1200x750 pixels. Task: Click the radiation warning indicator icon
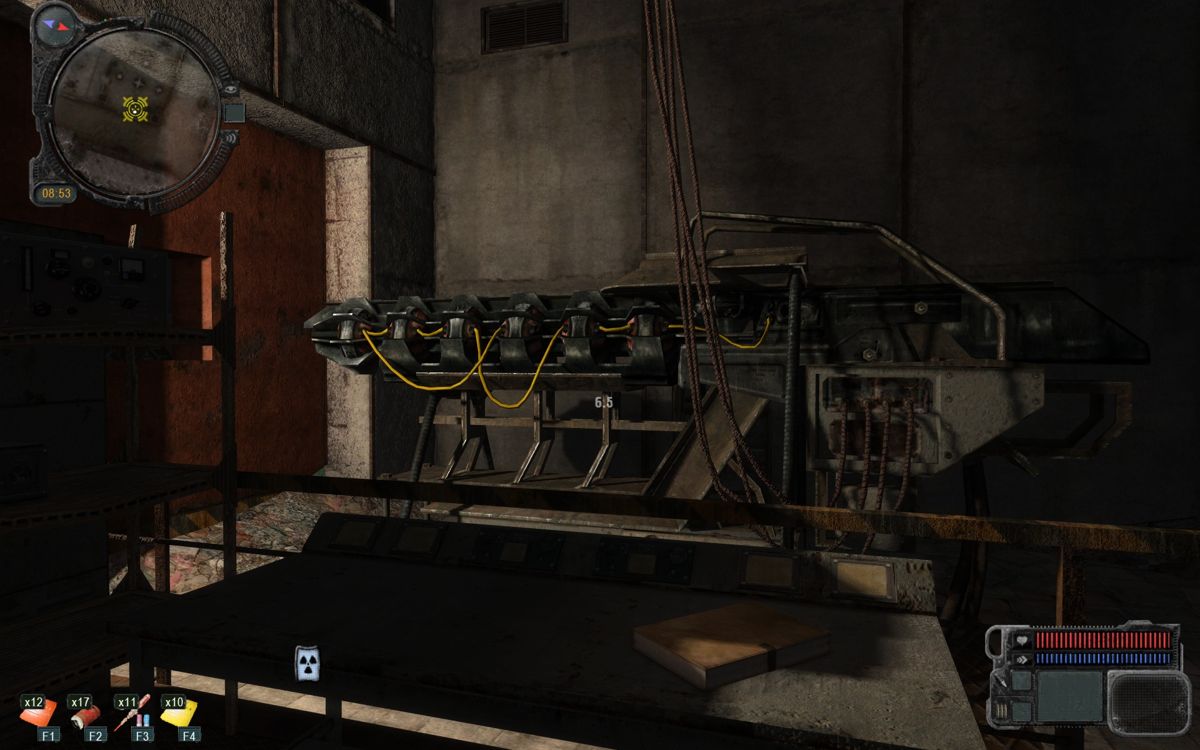point(307,663)
